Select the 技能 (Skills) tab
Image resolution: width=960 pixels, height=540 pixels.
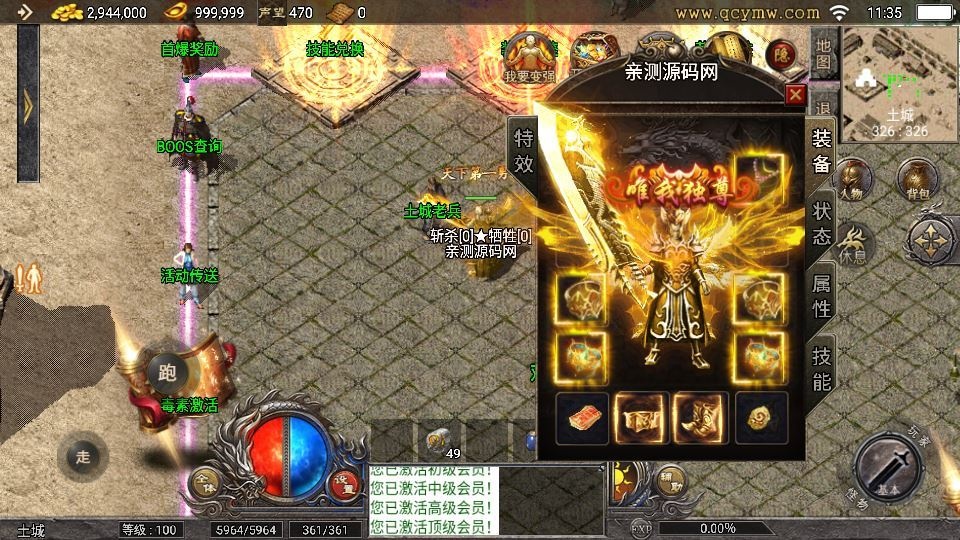pyautogui.click(x=821, y=367)
